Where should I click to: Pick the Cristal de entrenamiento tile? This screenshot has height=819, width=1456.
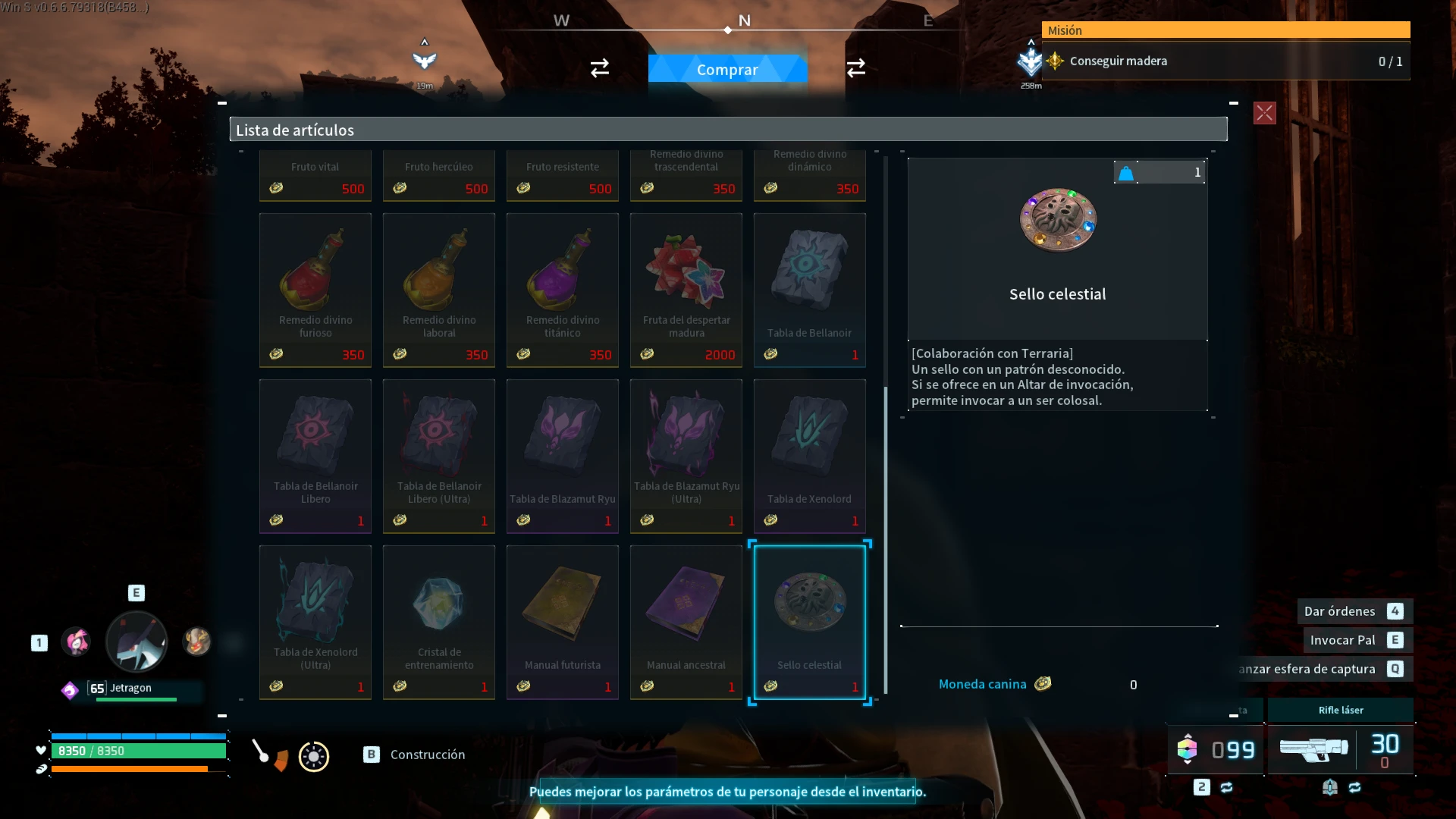(x=438, y=622)
